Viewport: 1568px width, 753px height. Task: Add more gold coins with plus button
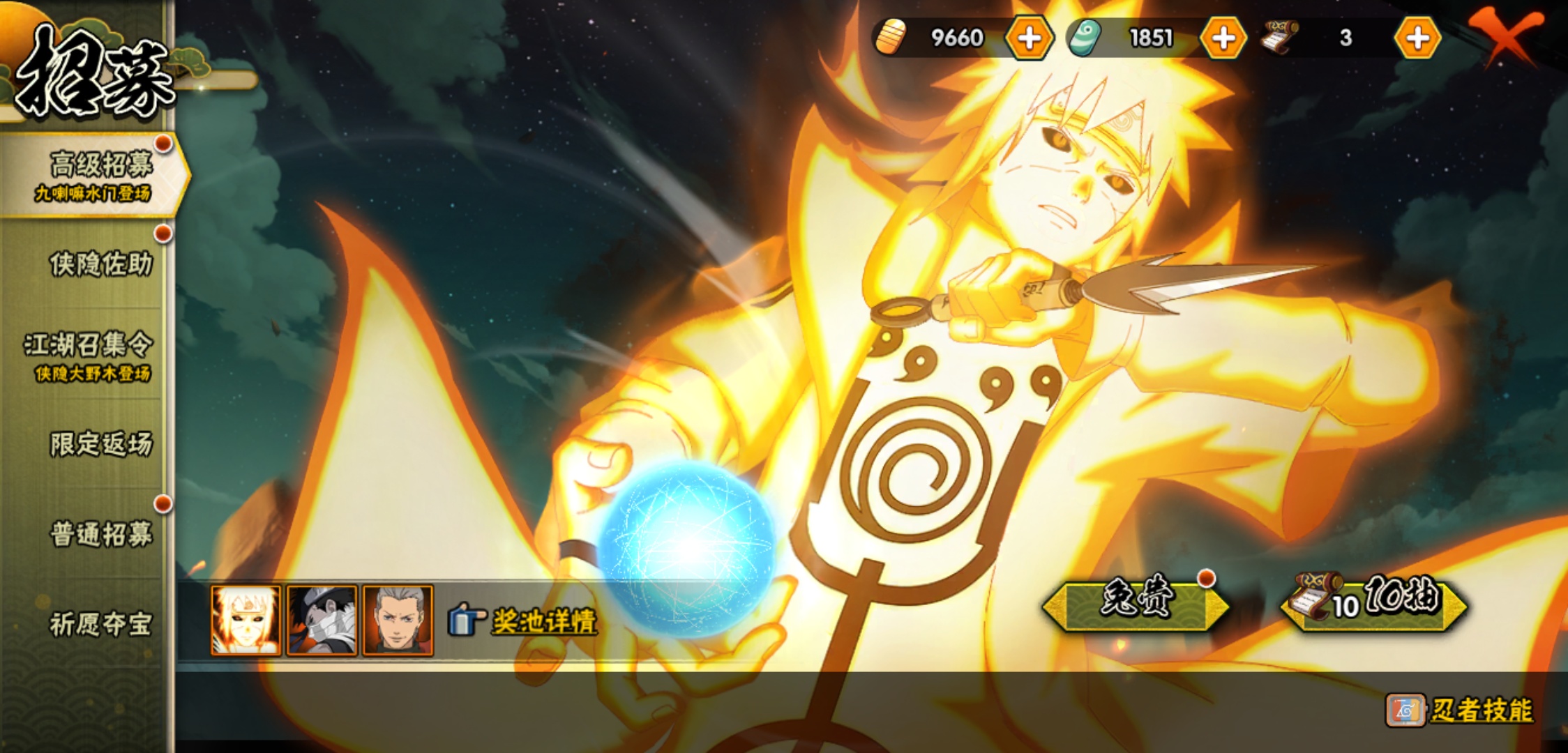[x=1029, y=38]
